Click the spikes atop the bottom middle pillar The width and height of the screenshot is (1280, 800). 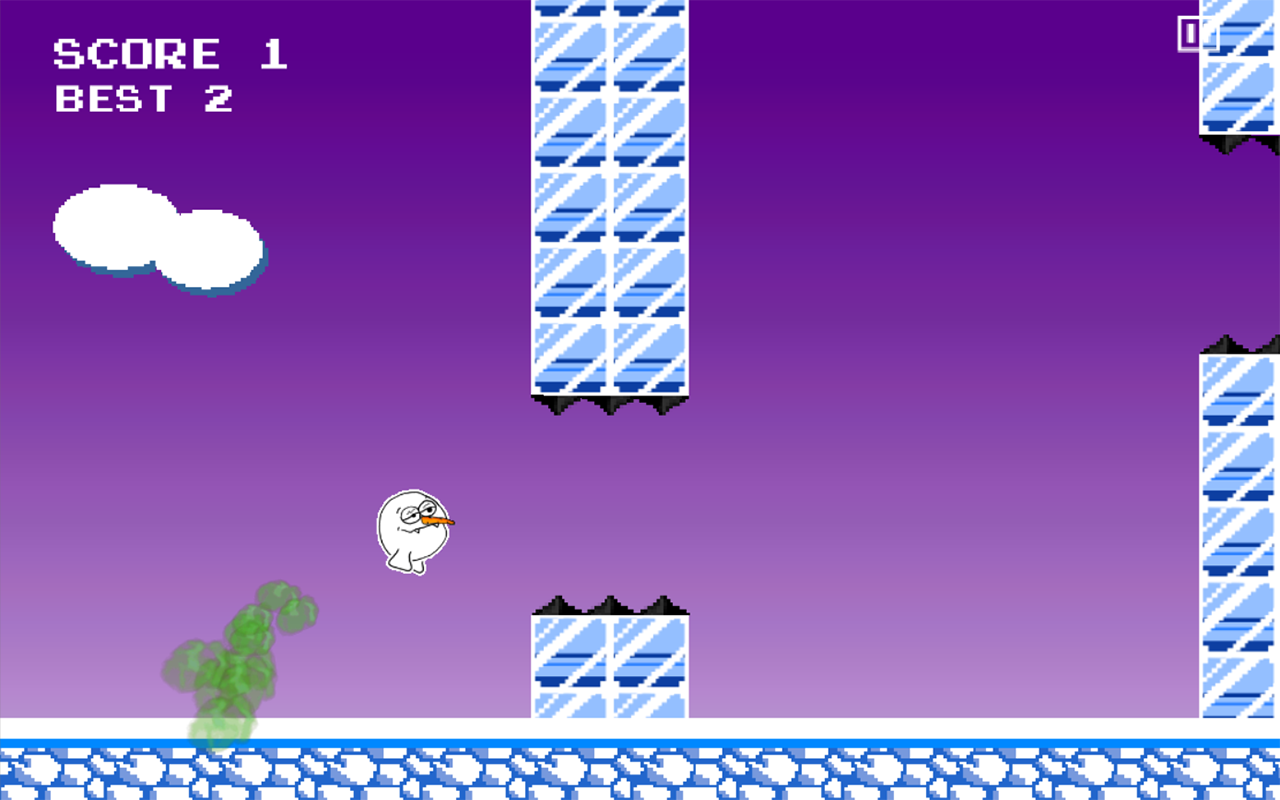tap(610, 605)
